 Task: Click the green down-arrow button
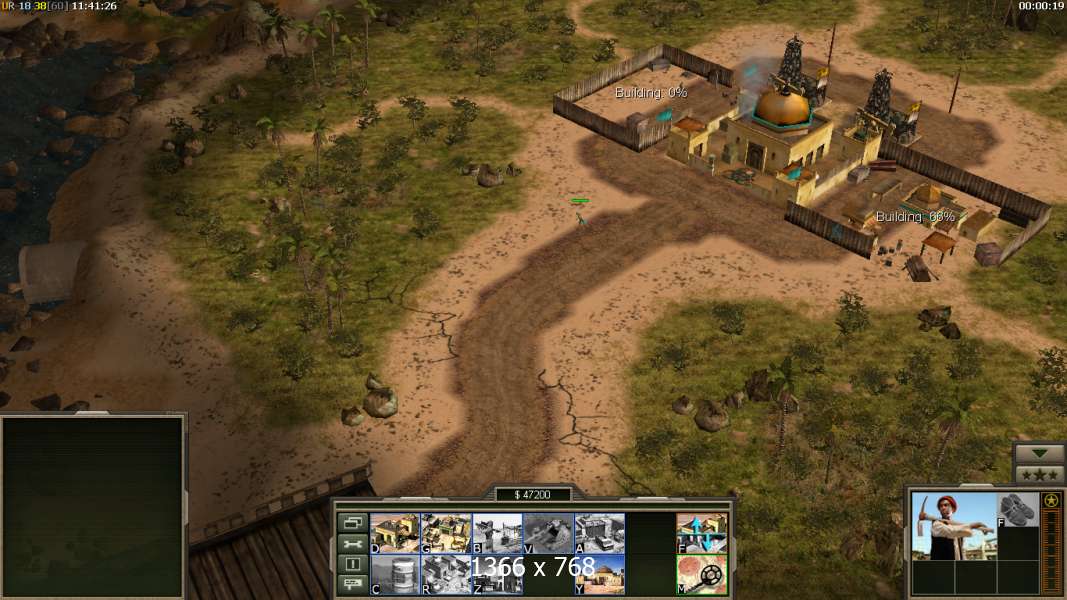pos(1039,453)
